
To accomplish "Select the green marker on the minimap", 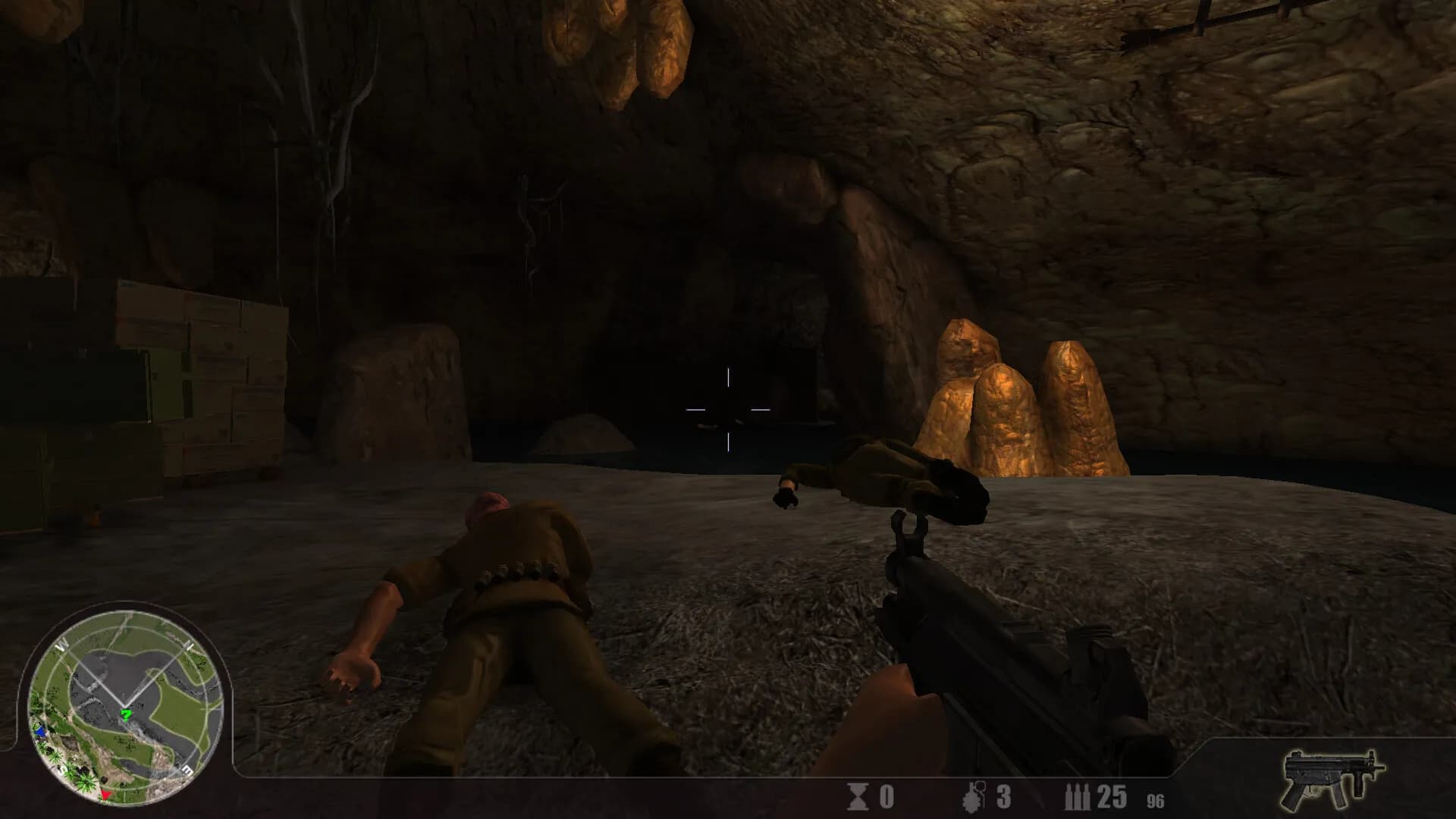I will tap(127, 714).
